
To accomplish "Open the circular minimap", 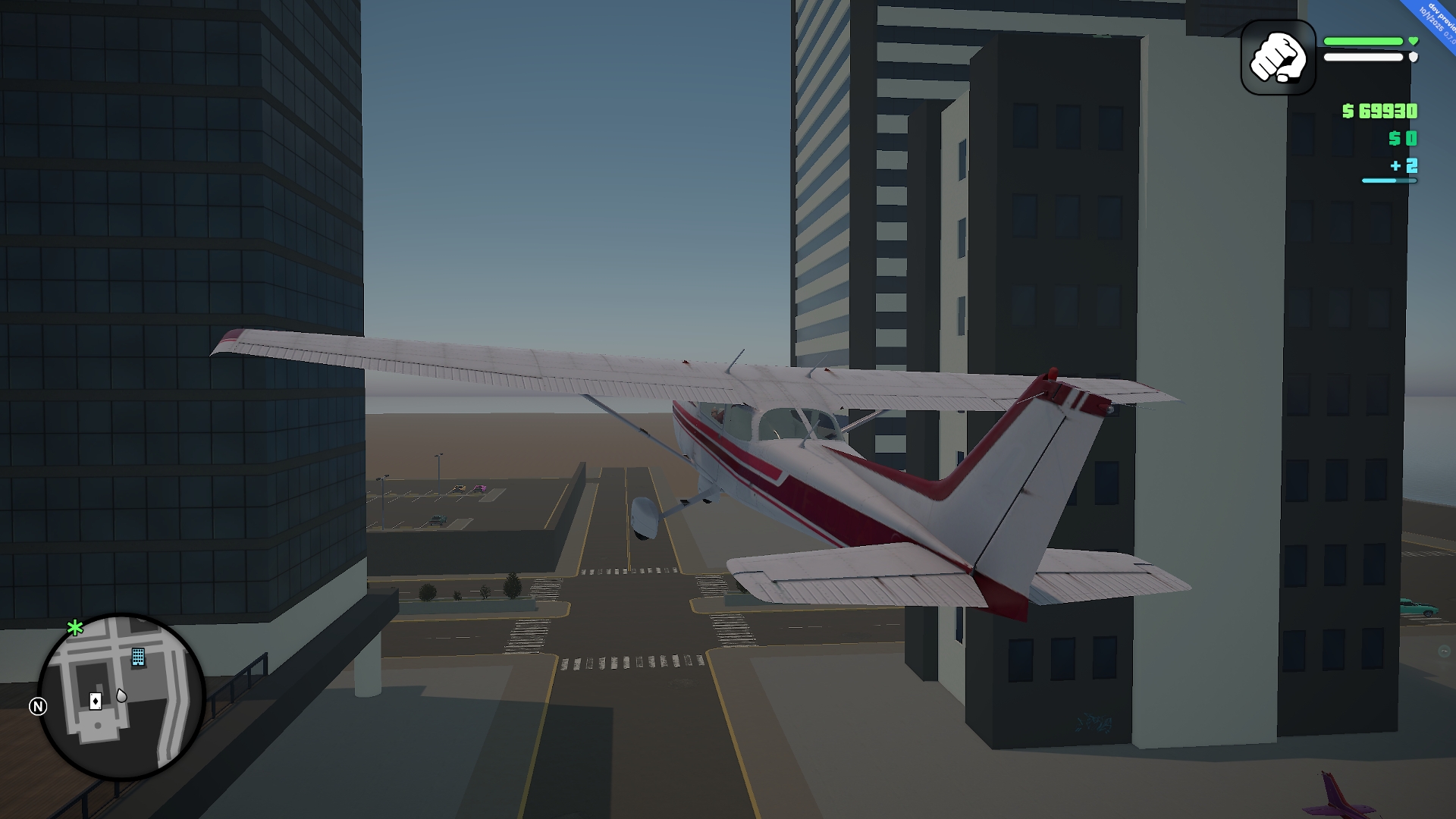I will 121,696.
